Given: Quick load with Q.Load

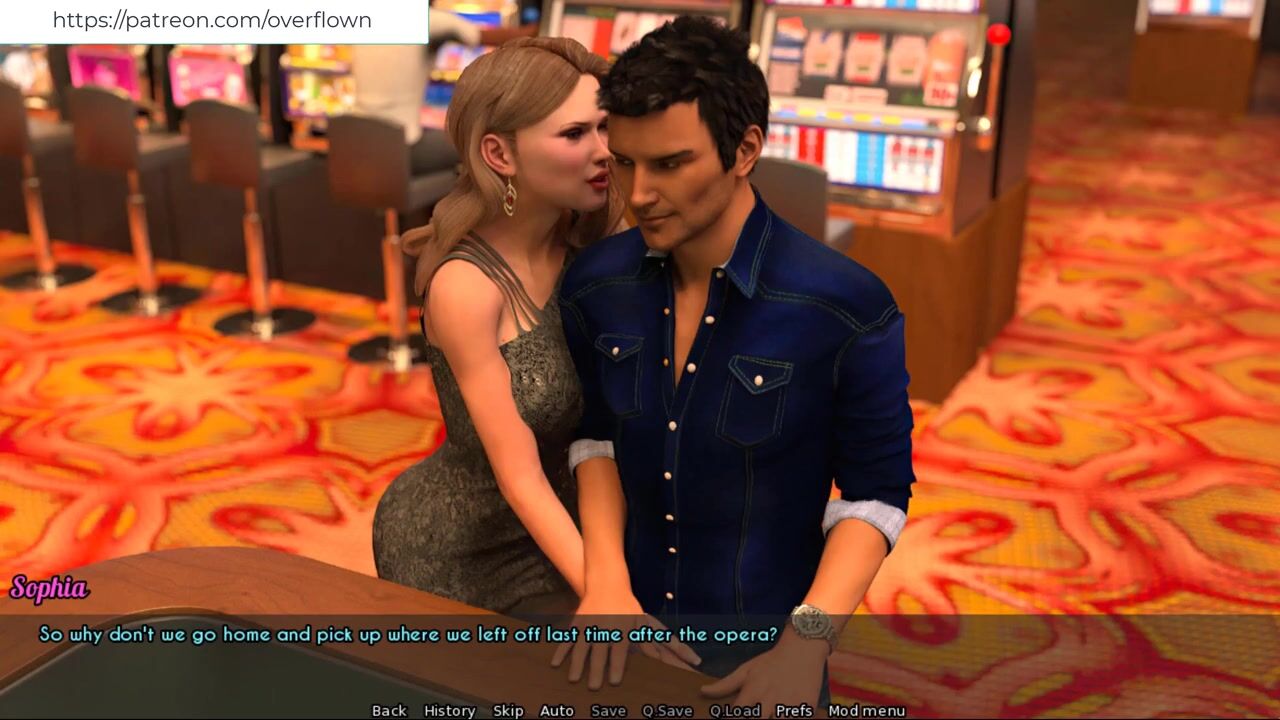Looking at the screenshot, I should click(735, 710).
